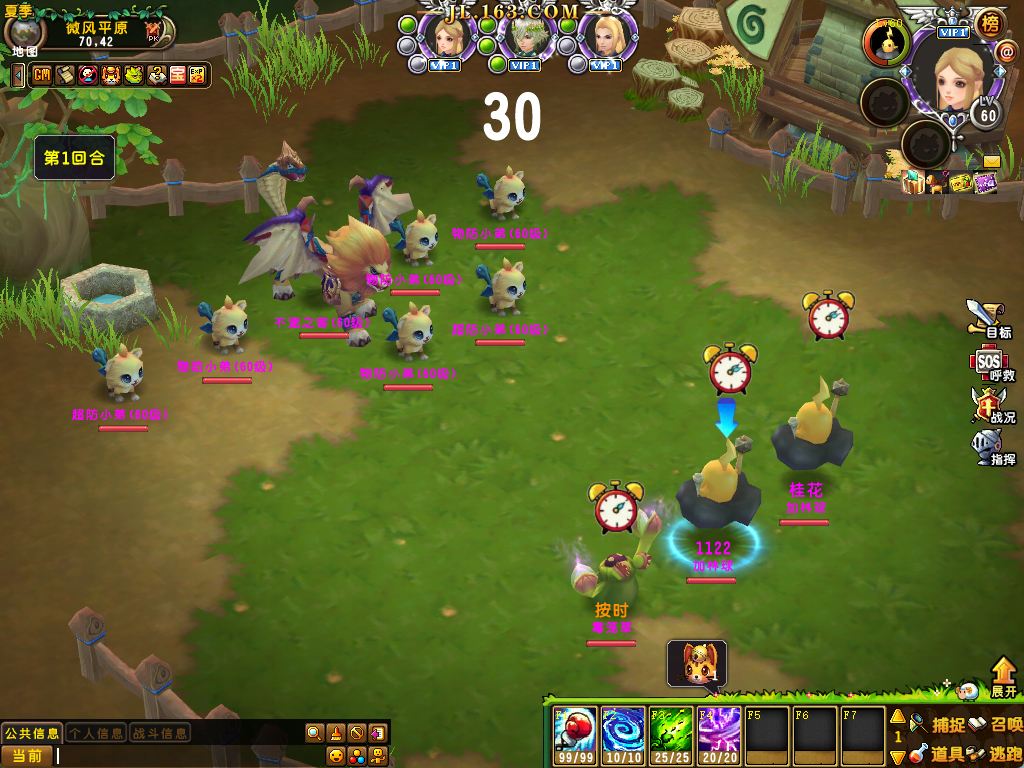Image resolution: width=1024 pixels, height=768 pixels.
Task: Open the chat emoji smiley picker
Action: (x=336, y=755)
